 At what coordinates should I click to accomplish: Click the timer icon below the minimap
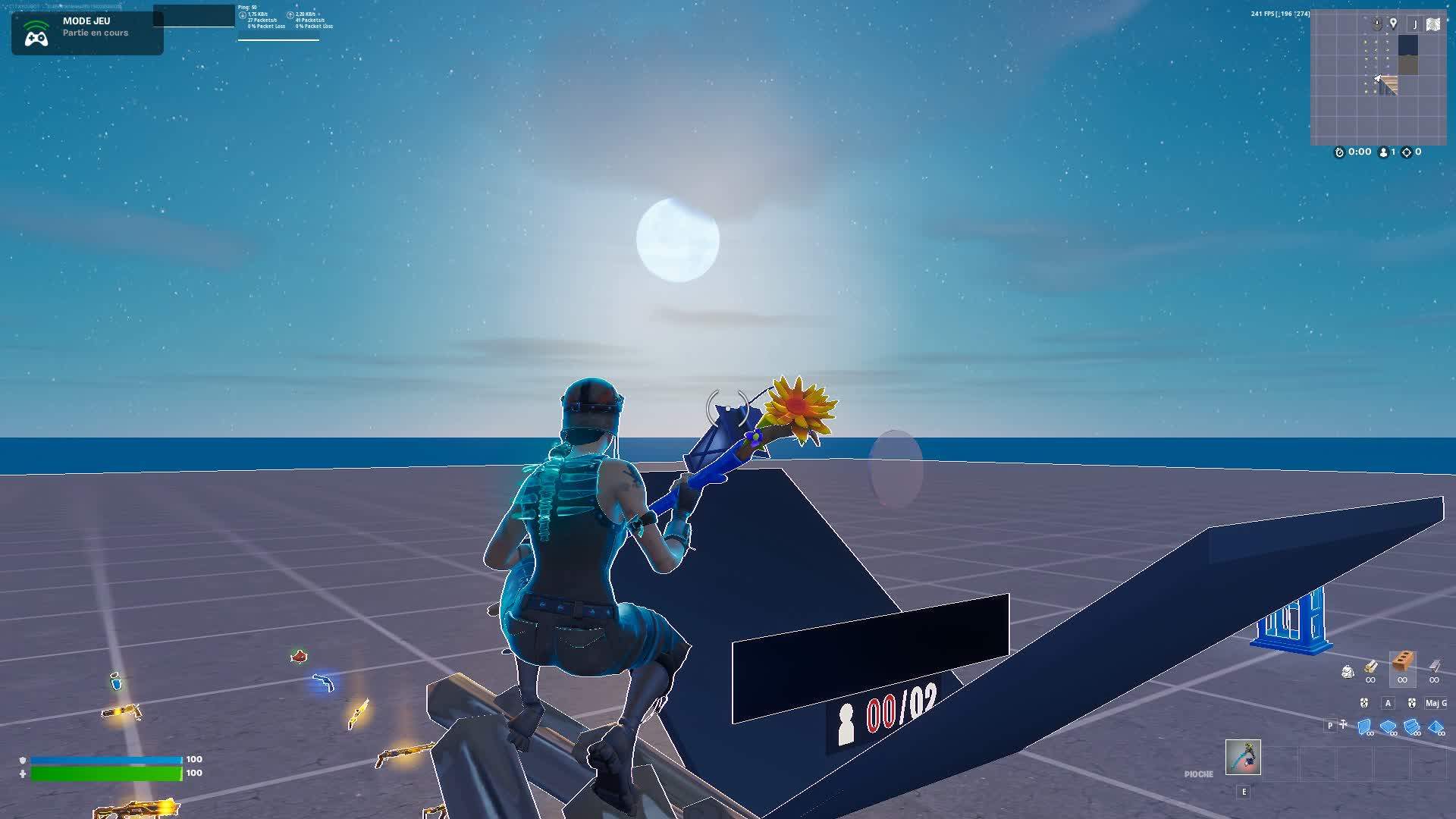[1340, 152]
